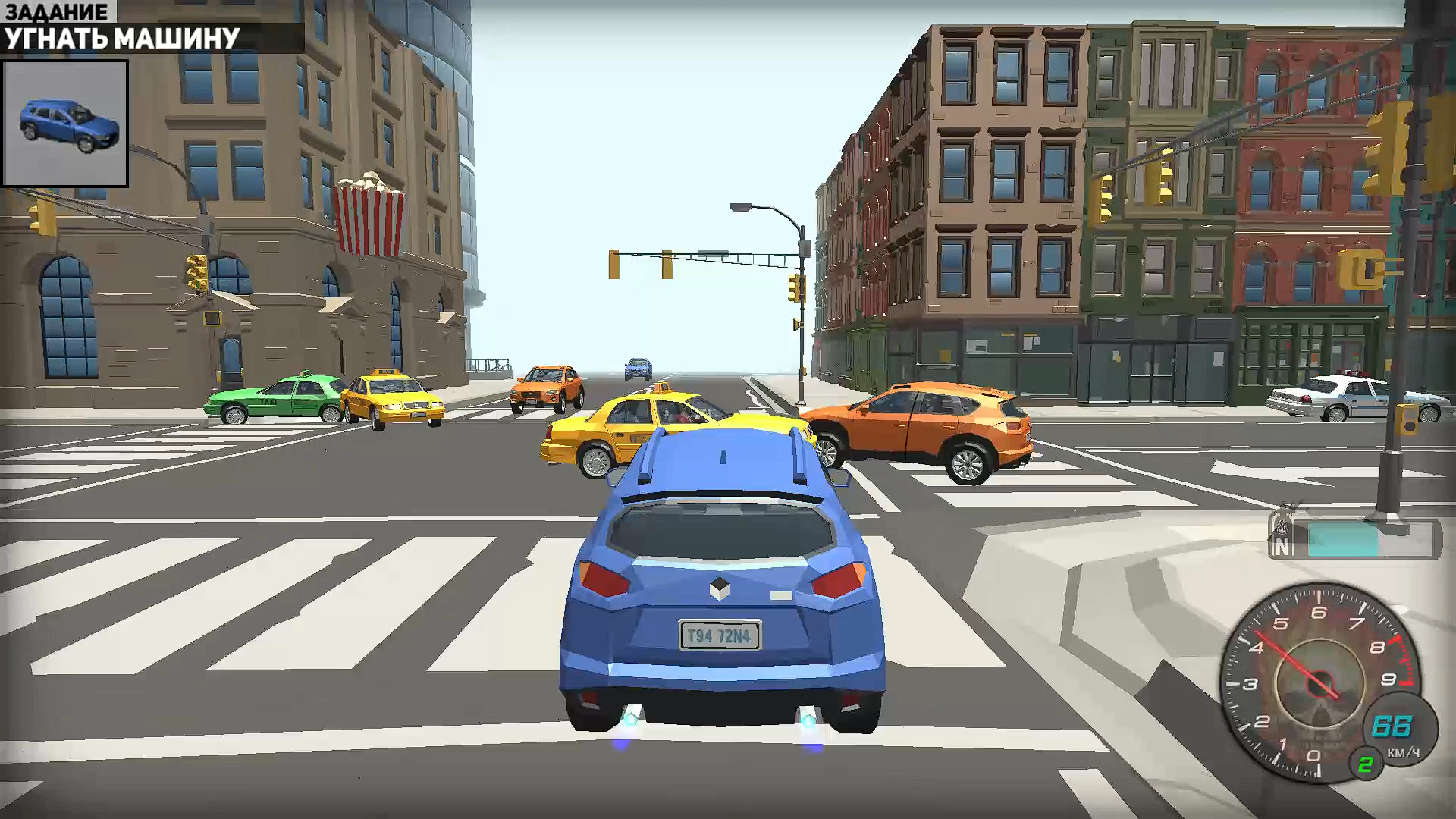Click the number 0 at the bottom of the dial
Screen dimensions: 1456x819
(1313, 755)
